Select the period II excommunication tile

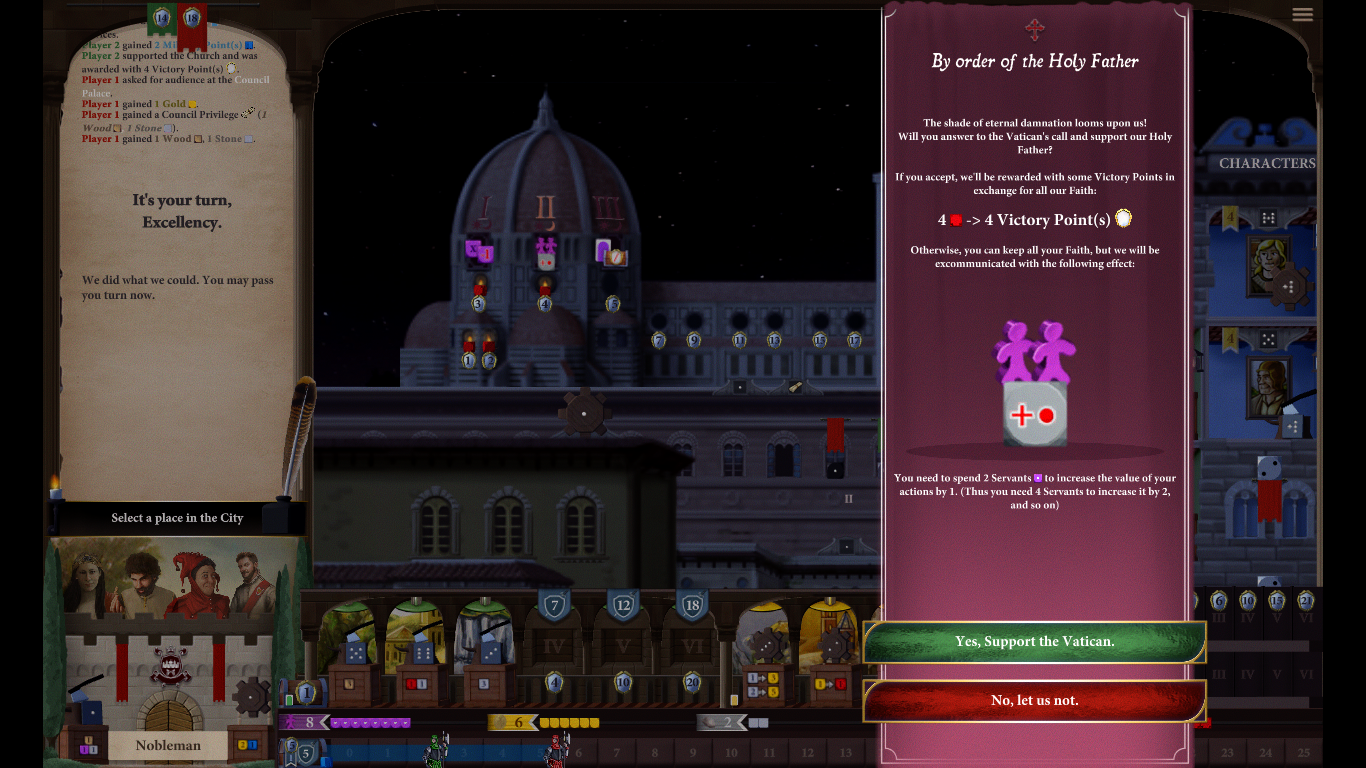coord(545,251)
